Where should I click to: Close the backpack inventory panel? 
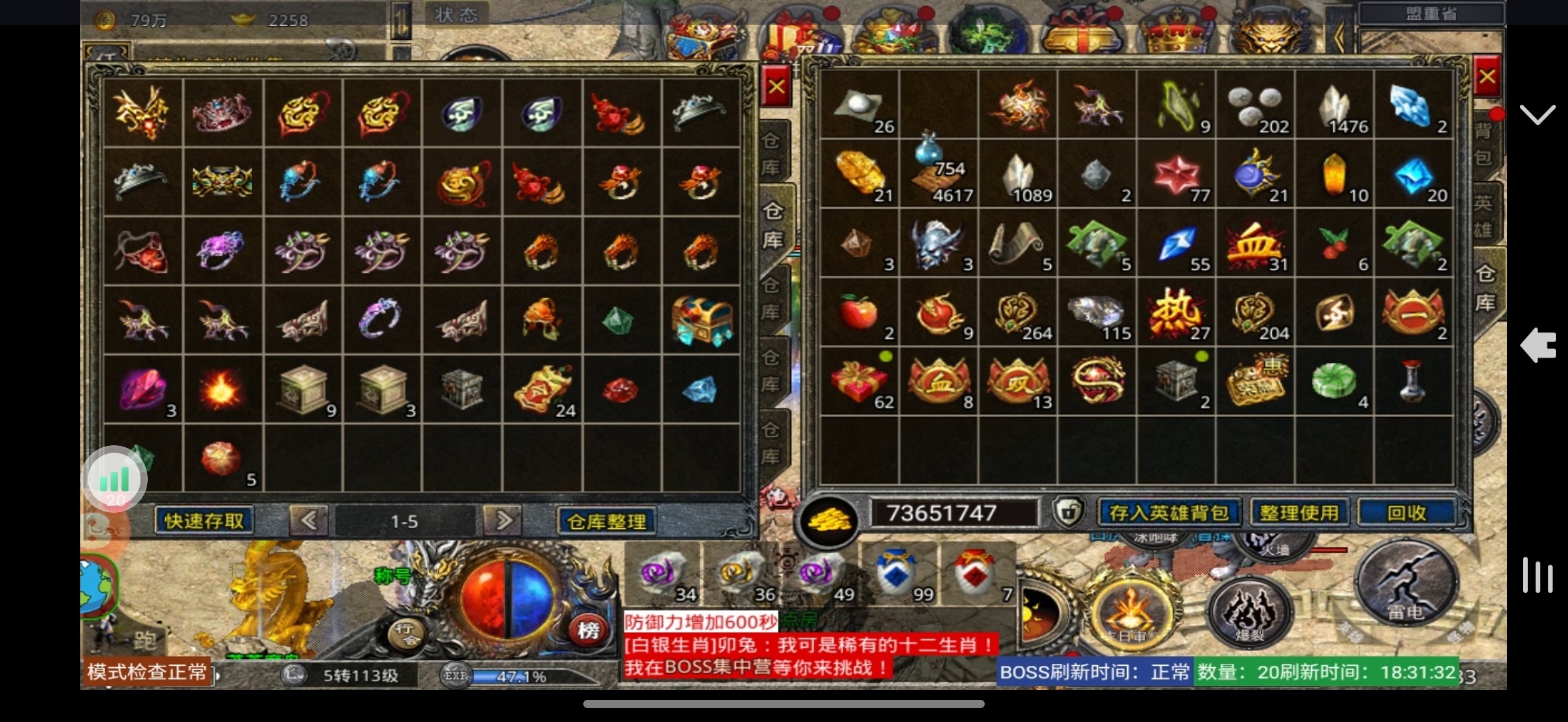pos(1486,77)
